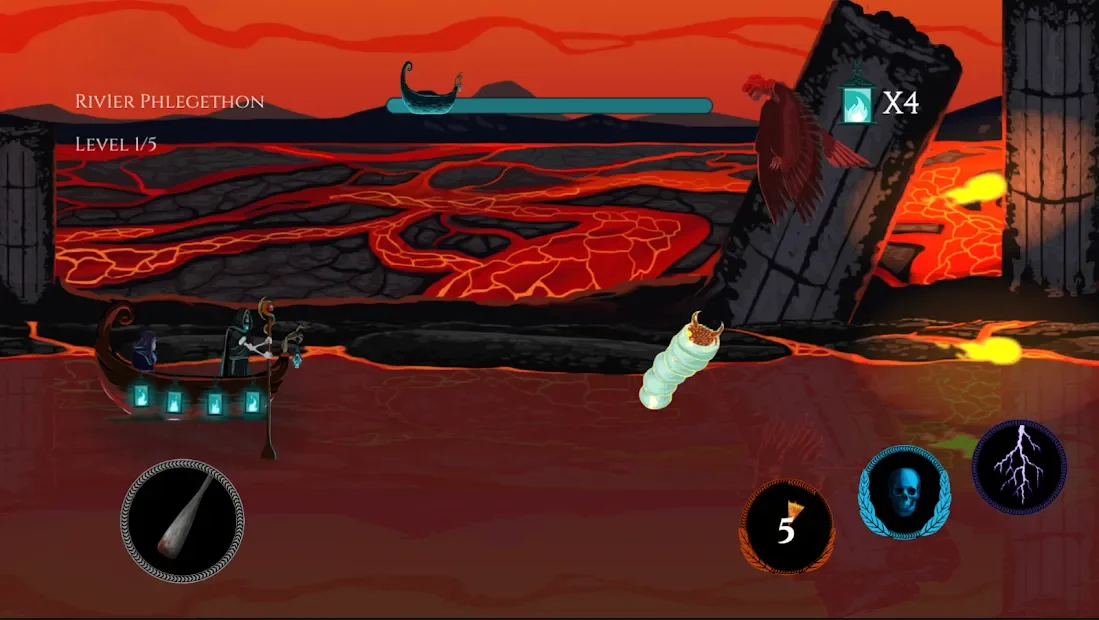Screen dimensions: 1099x620
Task: Cast the purple lightning bolt ability
Action: (1019, 467)
